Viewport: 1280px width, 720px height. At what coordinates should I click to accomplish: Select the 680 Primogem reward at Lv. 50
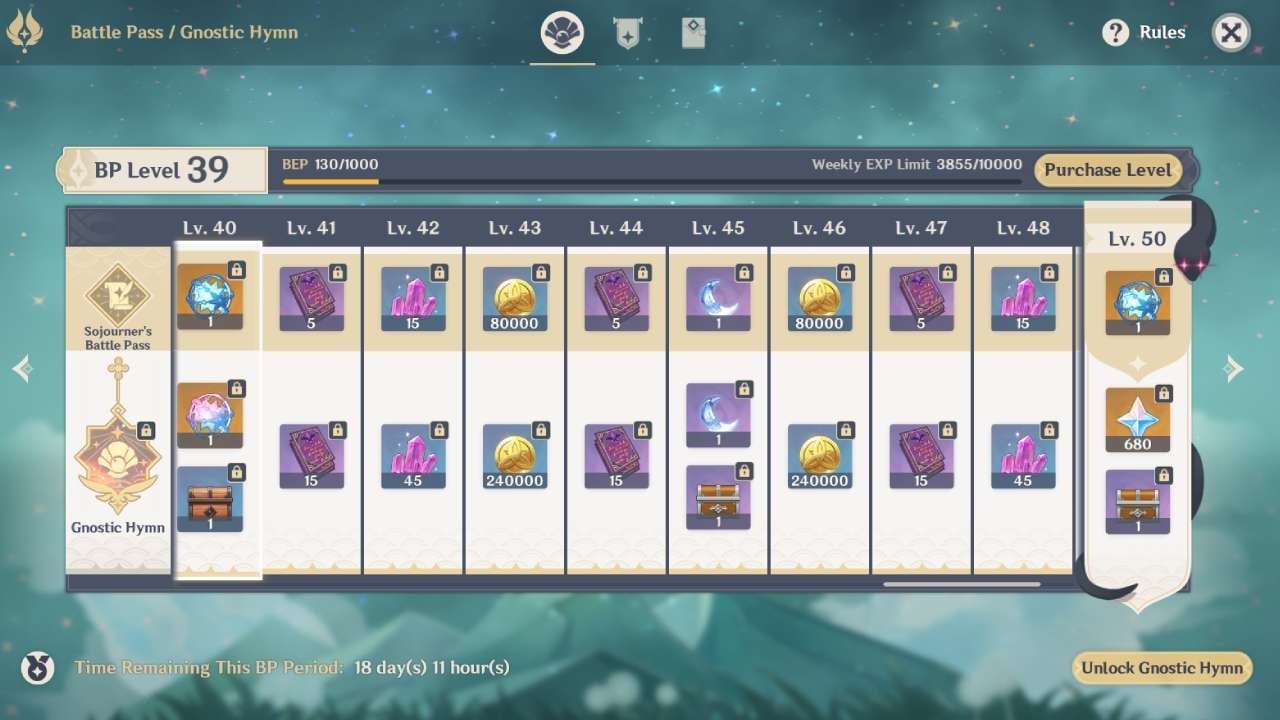point(1137,418)
